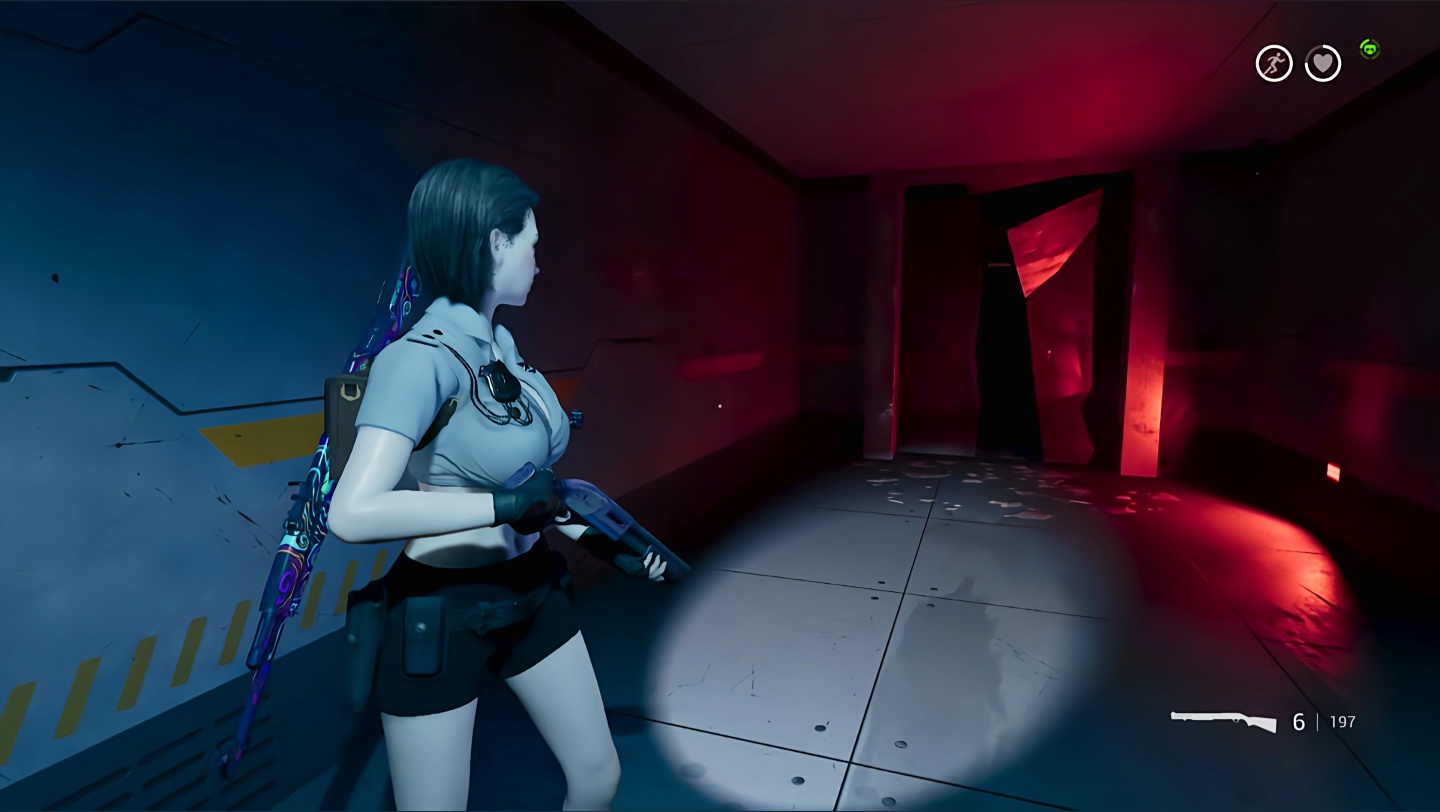Screen dimensions: 1440x812
Task: Click the sprint running-man icon
Action: (x=1274, y=64)
